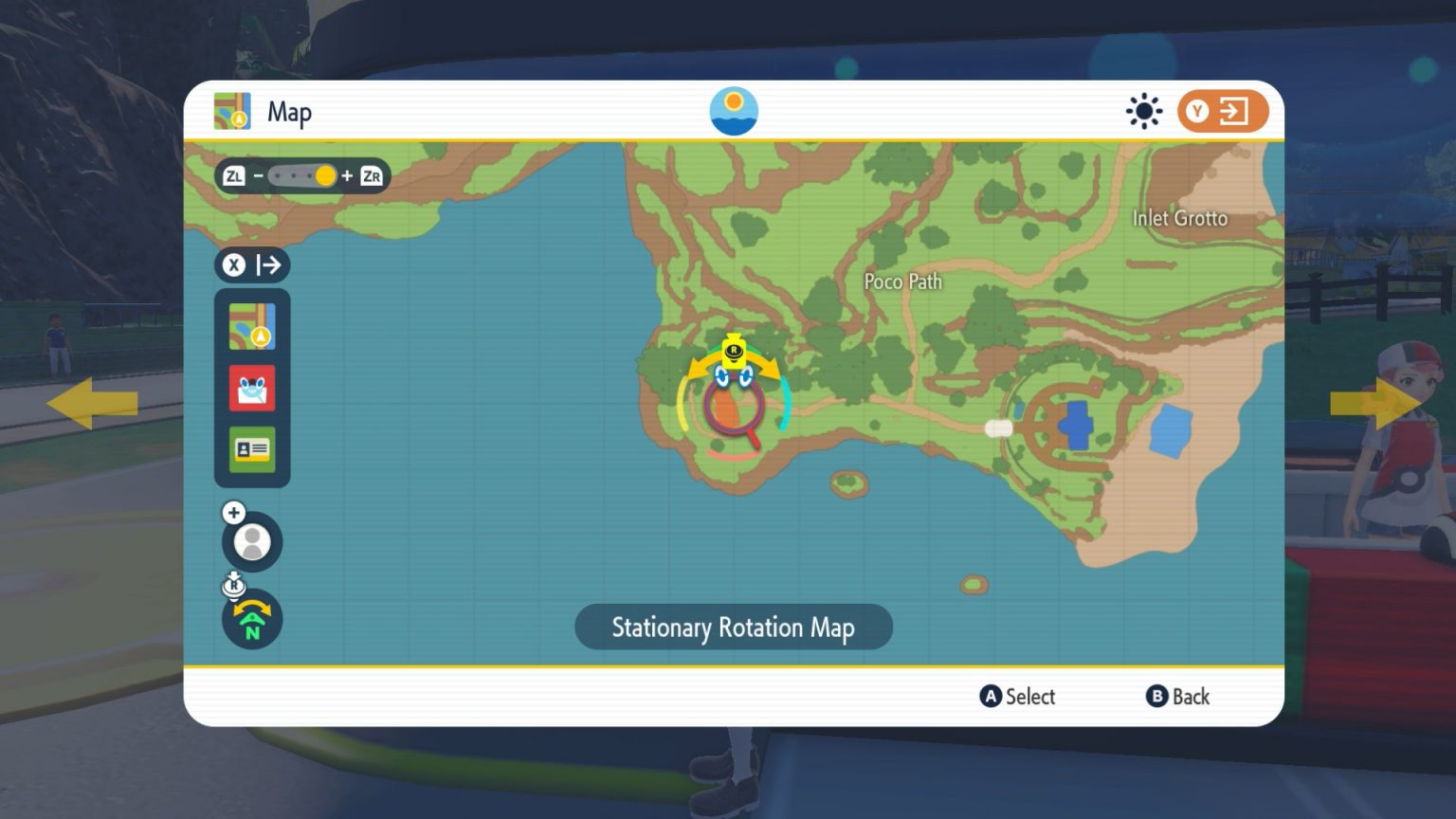The image size is (1456, 819).
Task: Click the trainer avatar profile circle
Action: pos(251,541)
